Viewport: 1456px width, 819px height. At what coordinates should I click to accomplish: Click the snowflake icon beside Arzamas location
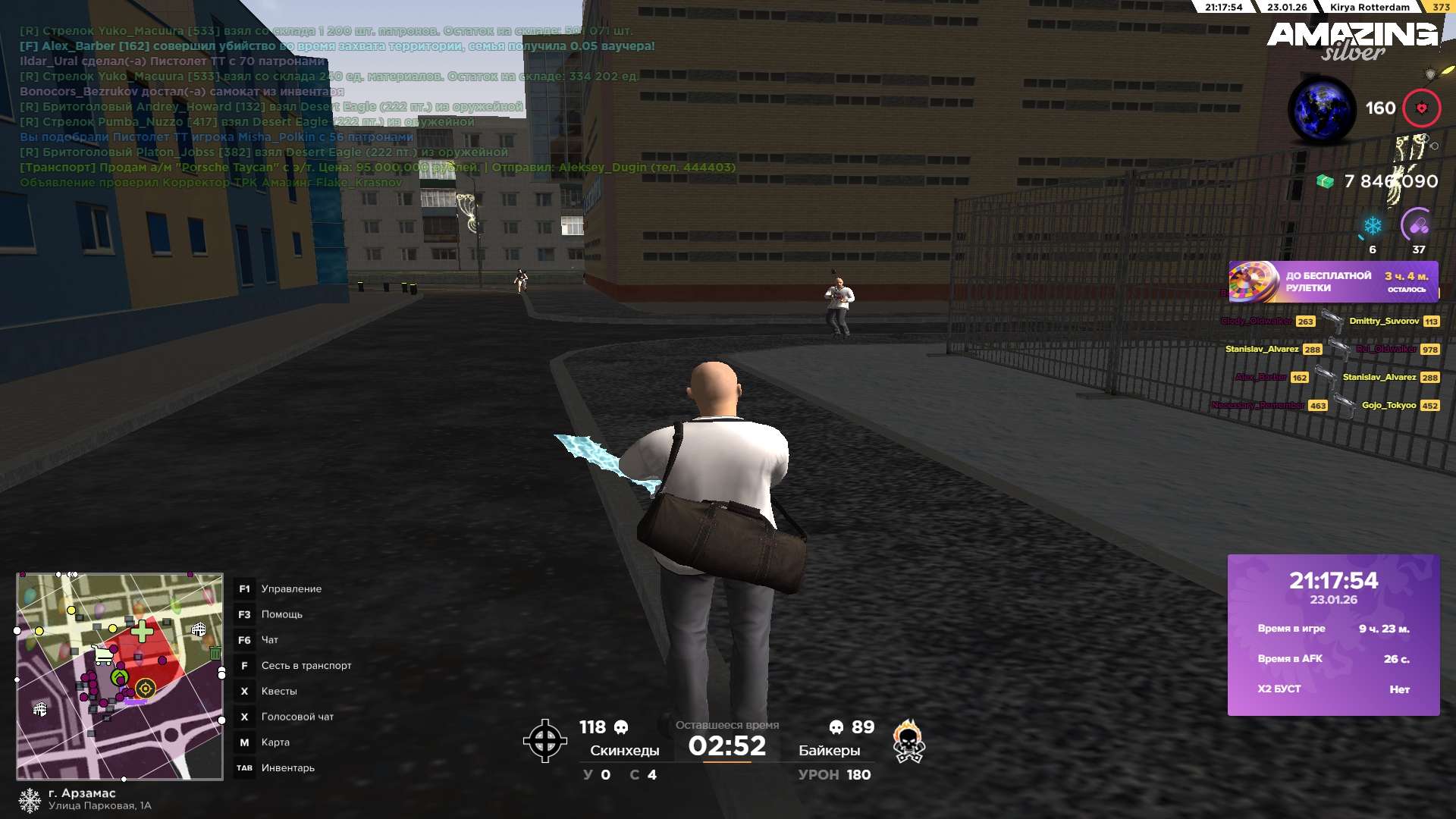[30, 800]
